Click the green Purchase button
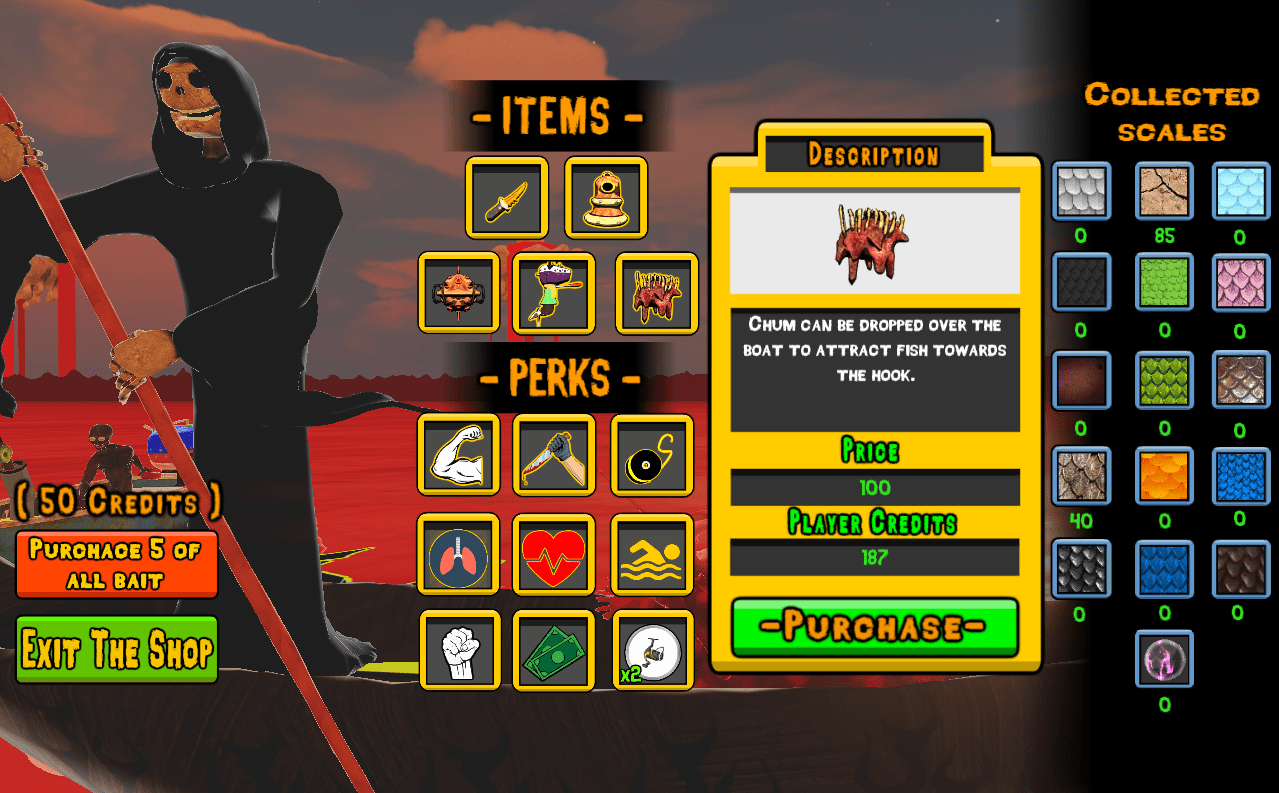1279x793 pixels. (874, 627)
